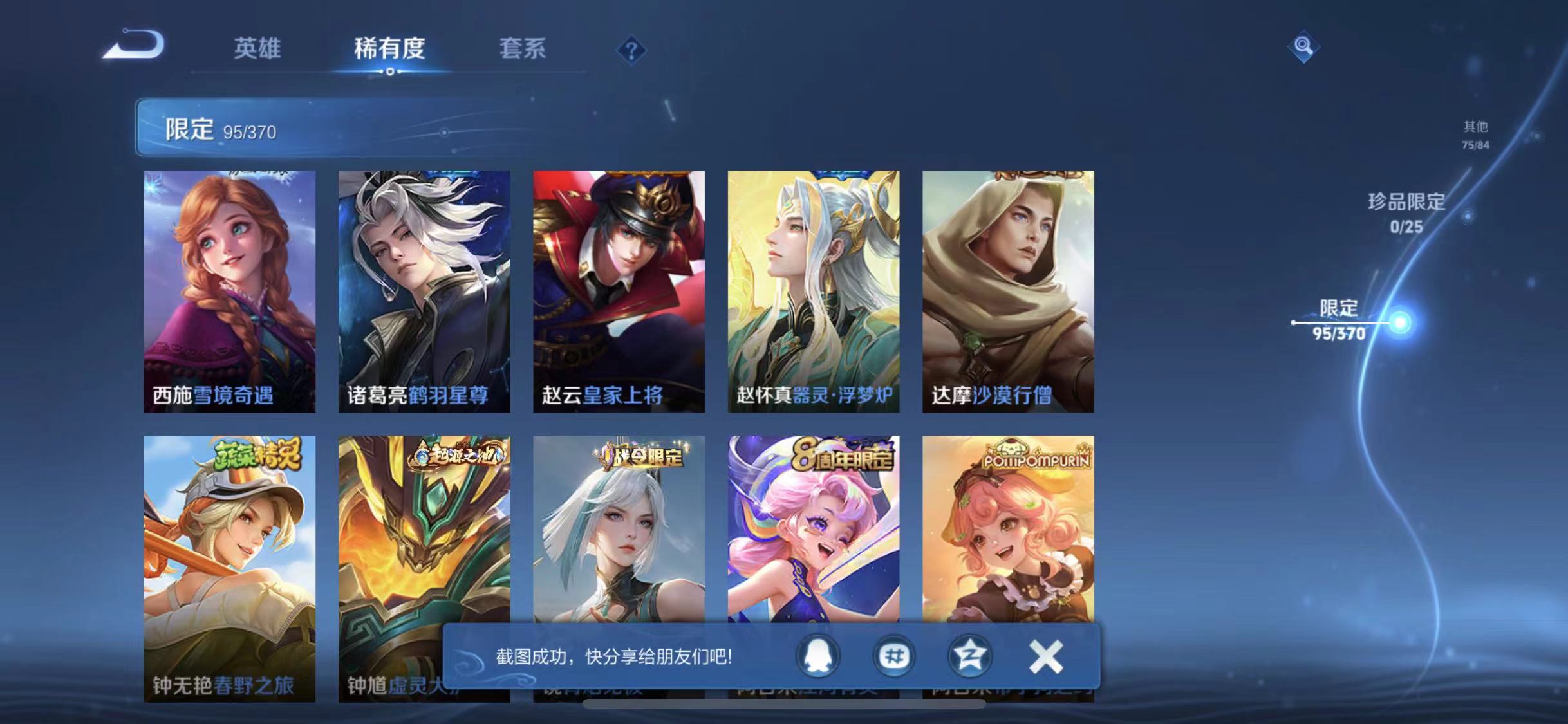Select the active 稀有度 tab
The height and width of the screenshot is (724, 1568).
(389, 48)
